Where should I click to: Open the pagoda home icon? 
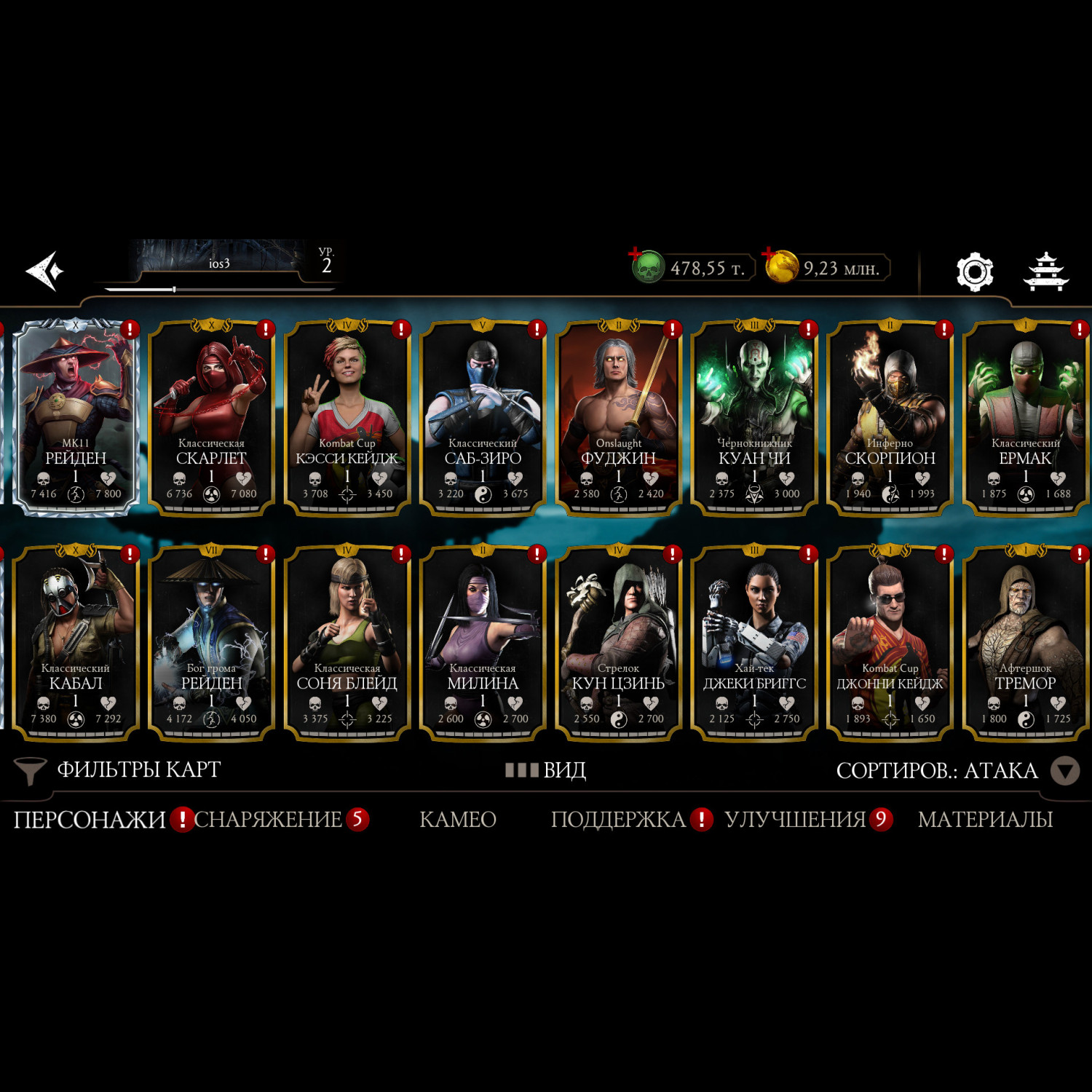(1045, 272)
